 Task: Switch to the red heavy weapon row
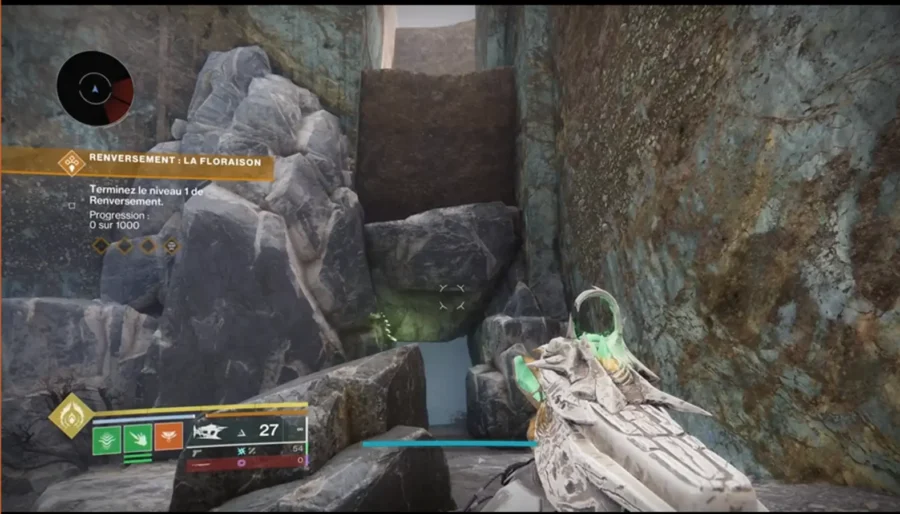tap(246, 463)
